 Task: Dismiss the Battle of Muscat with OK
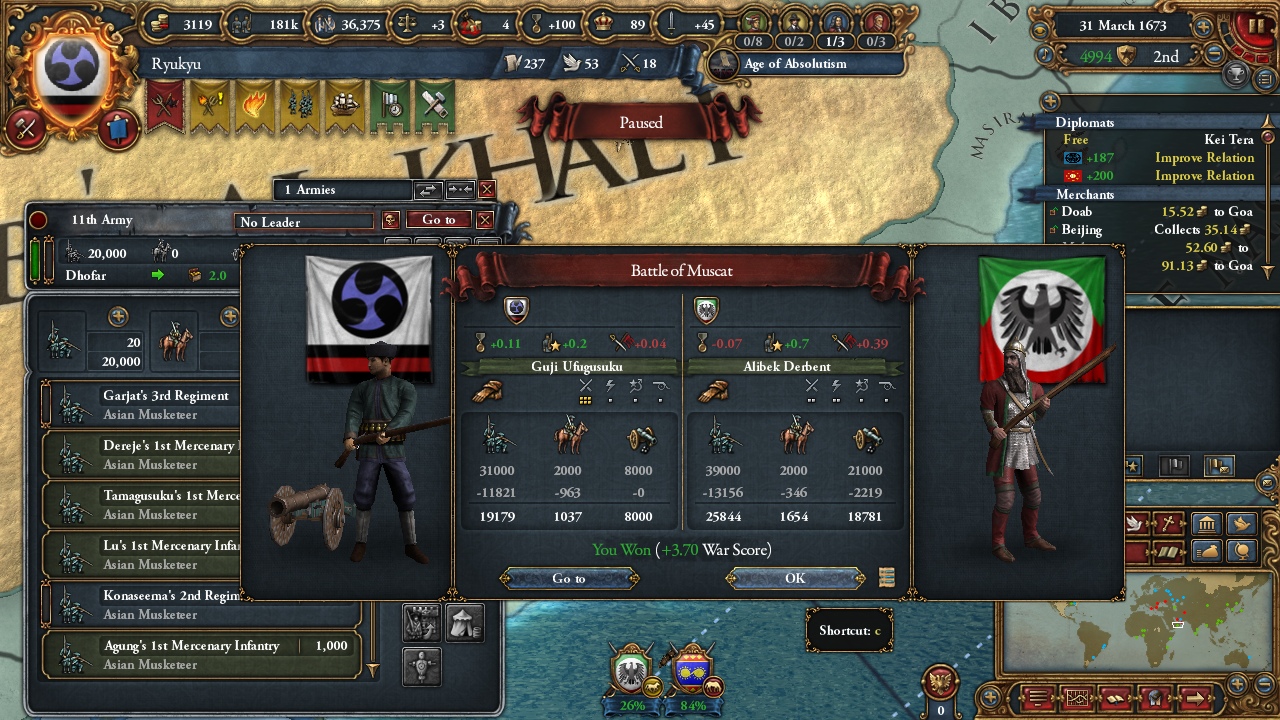point(795,578)
